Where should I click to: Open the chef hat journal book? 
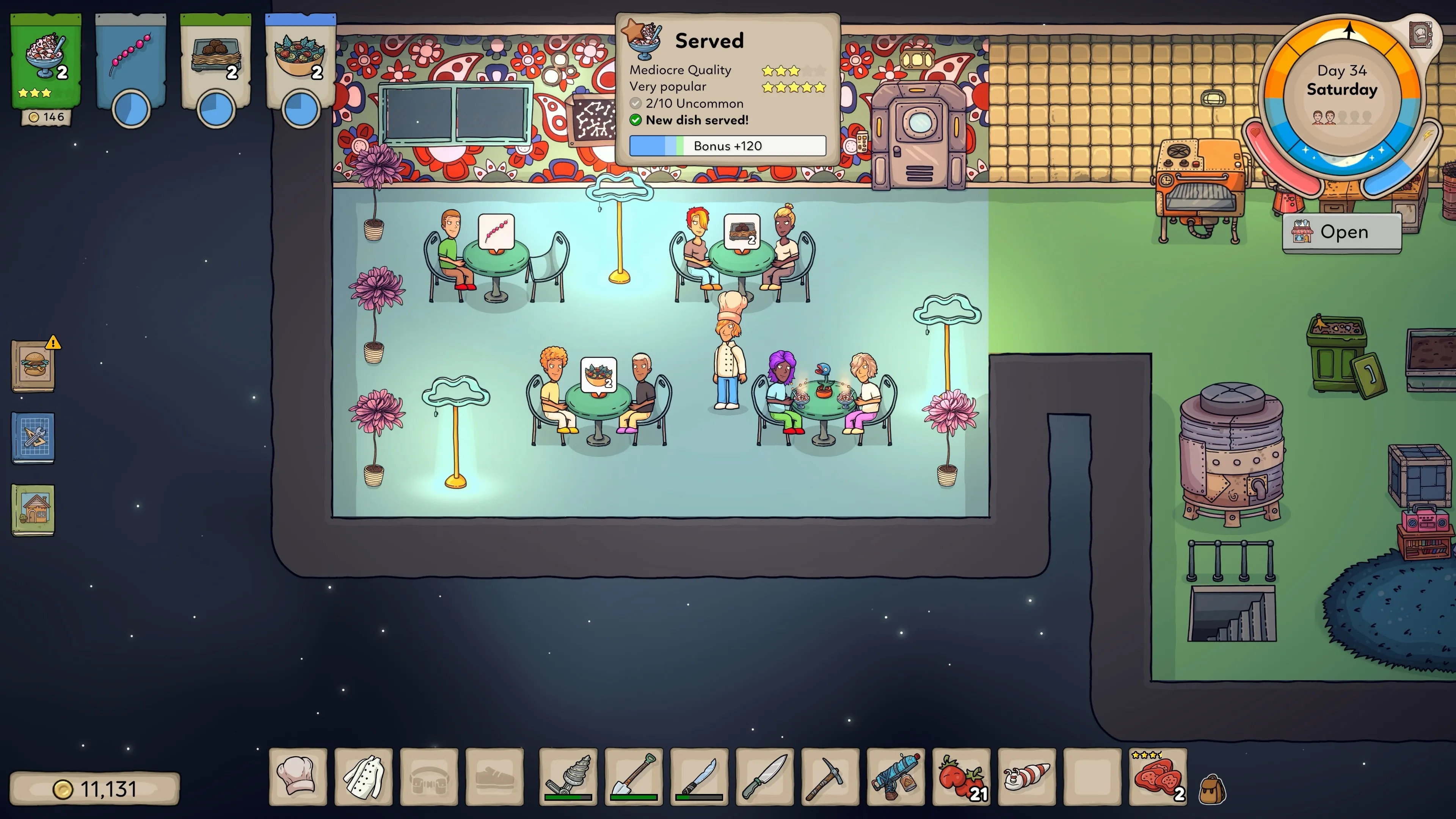1420,34
